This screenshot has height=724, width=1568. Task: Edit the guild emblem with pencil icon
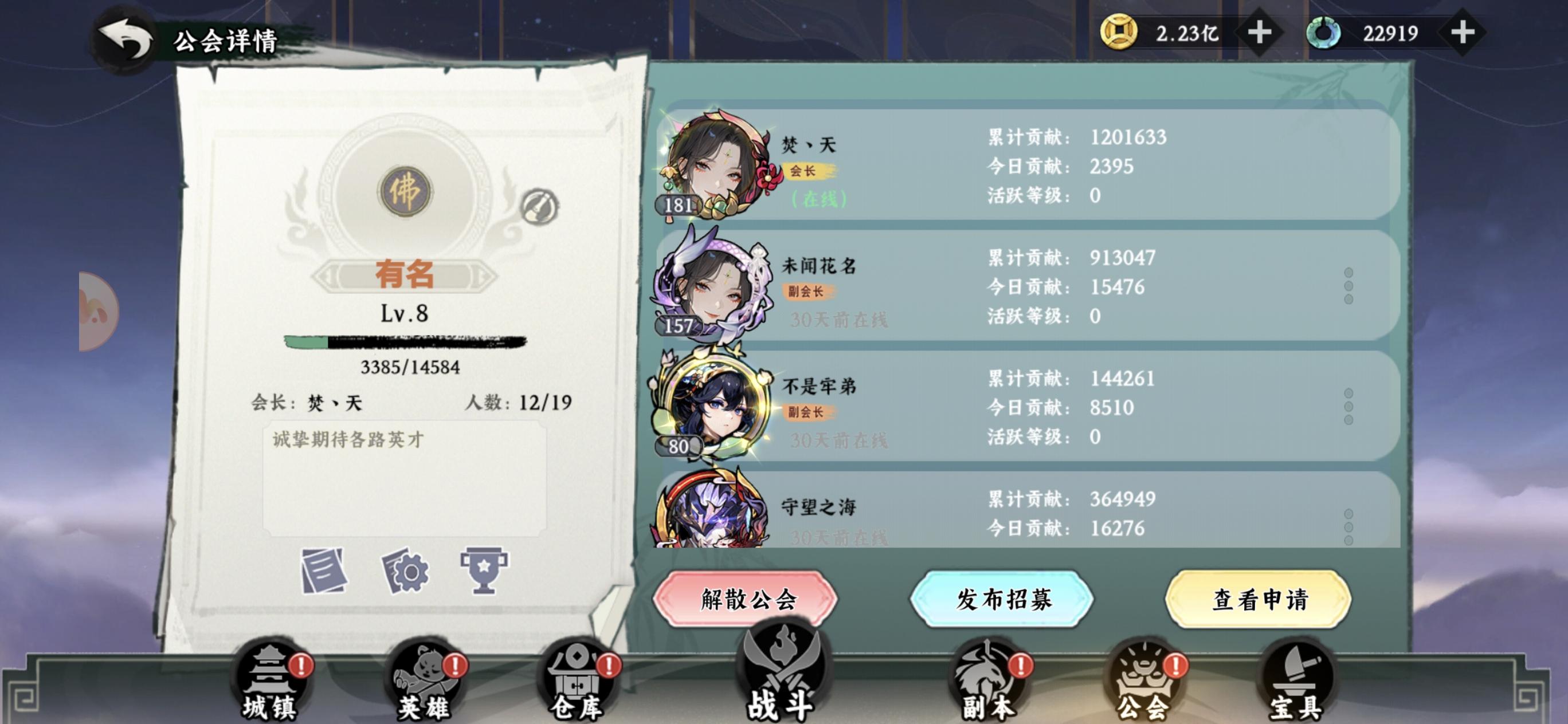pos(542,207)
